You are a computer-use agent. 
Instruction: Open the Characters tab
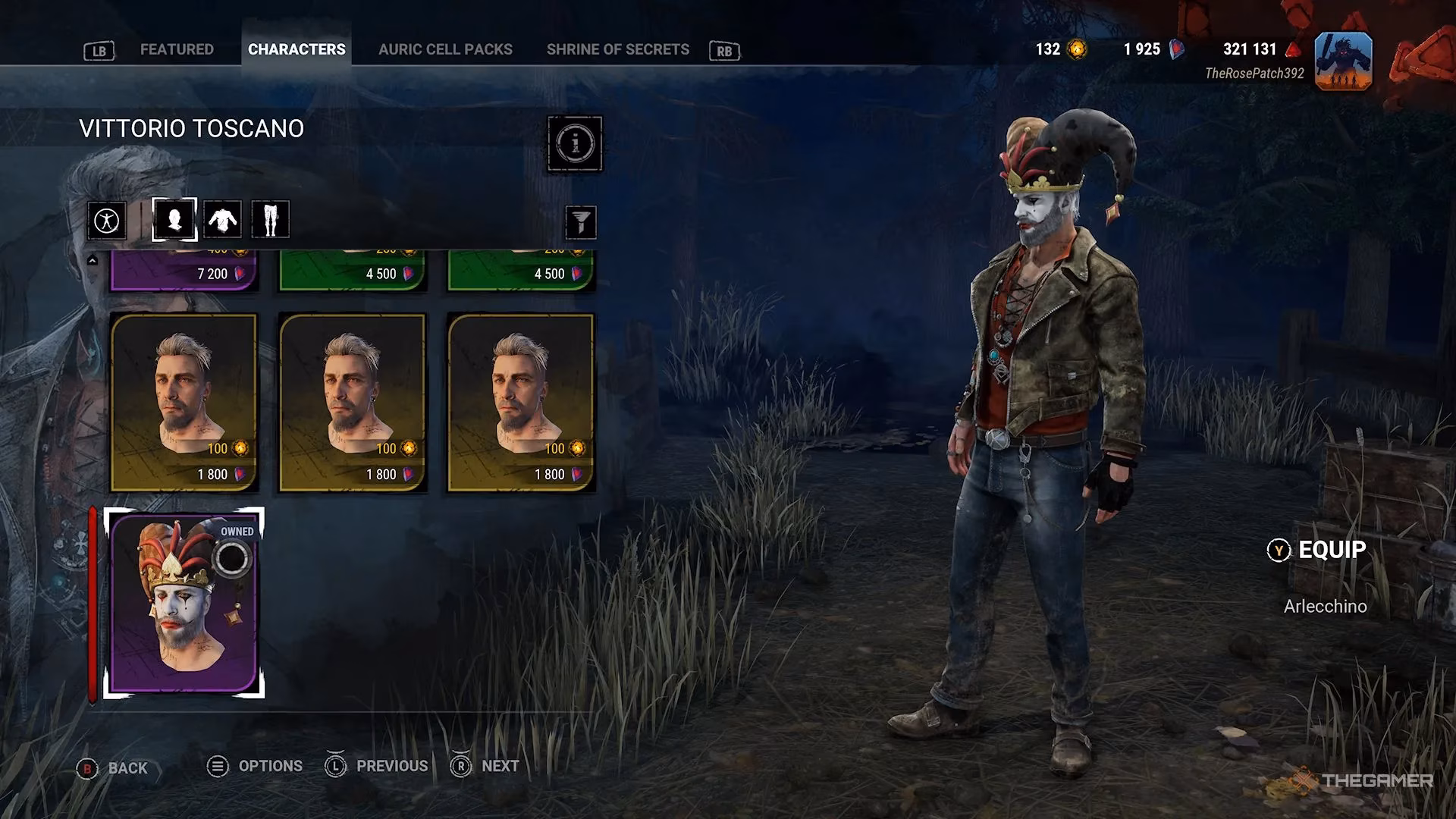pyautogui.click(x=297, y=49)
